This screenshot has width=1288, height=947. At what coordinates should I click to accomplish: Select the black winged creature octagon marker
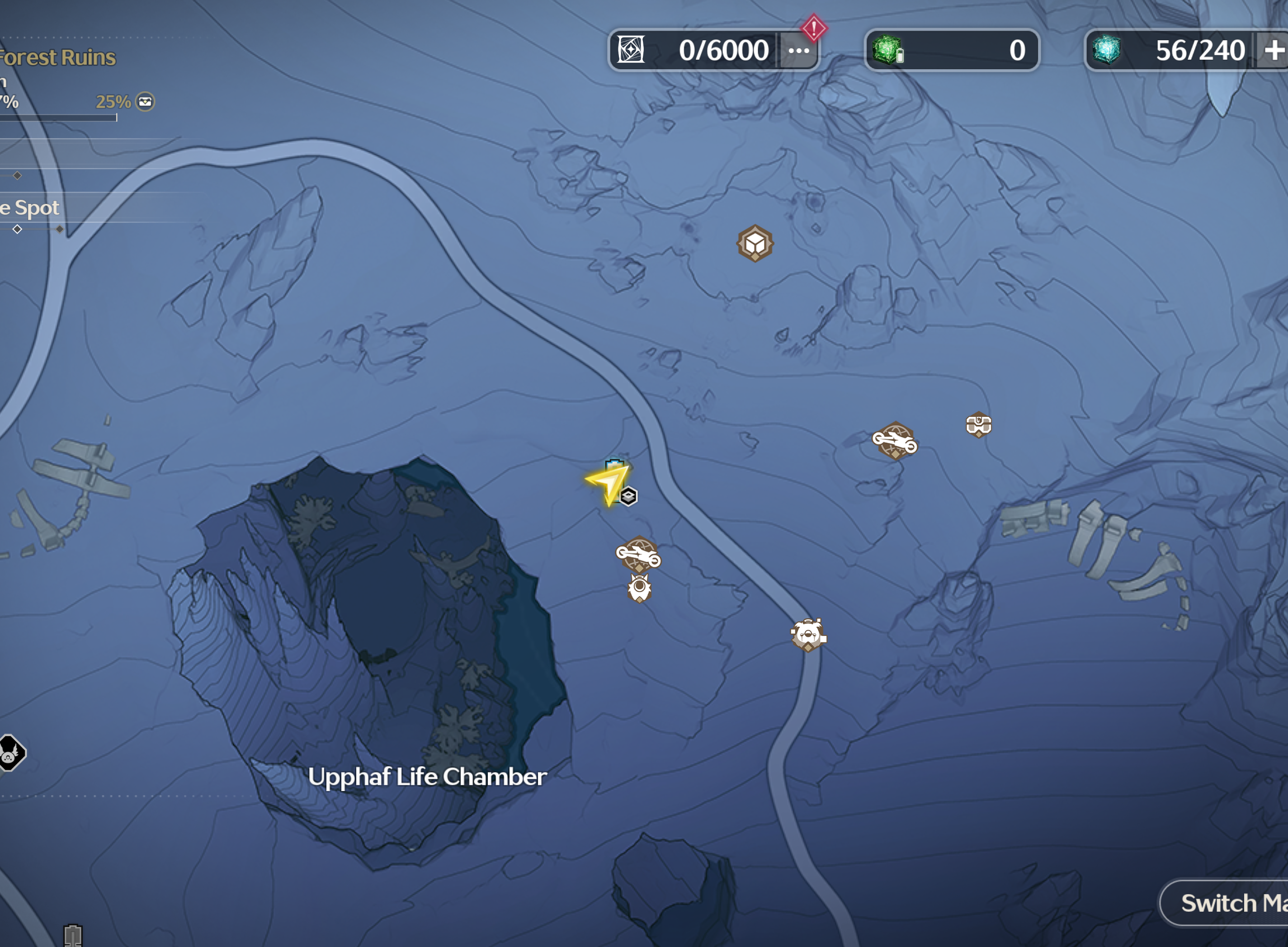[10, 752]
